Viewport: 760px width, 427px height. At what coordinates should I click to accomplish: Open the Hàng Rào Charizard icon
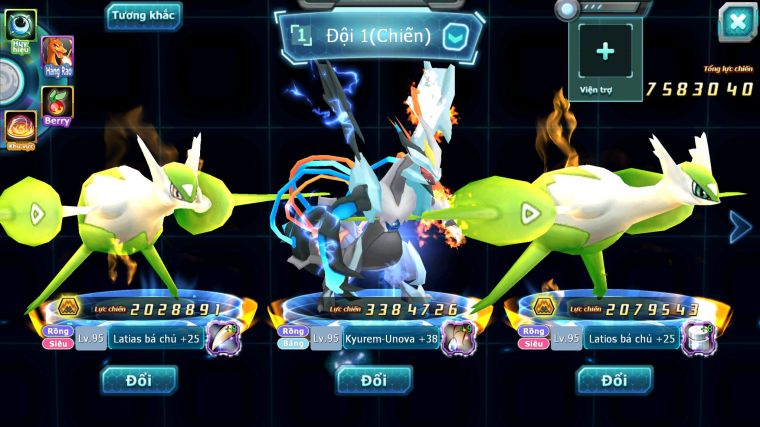tap(58, 56)
